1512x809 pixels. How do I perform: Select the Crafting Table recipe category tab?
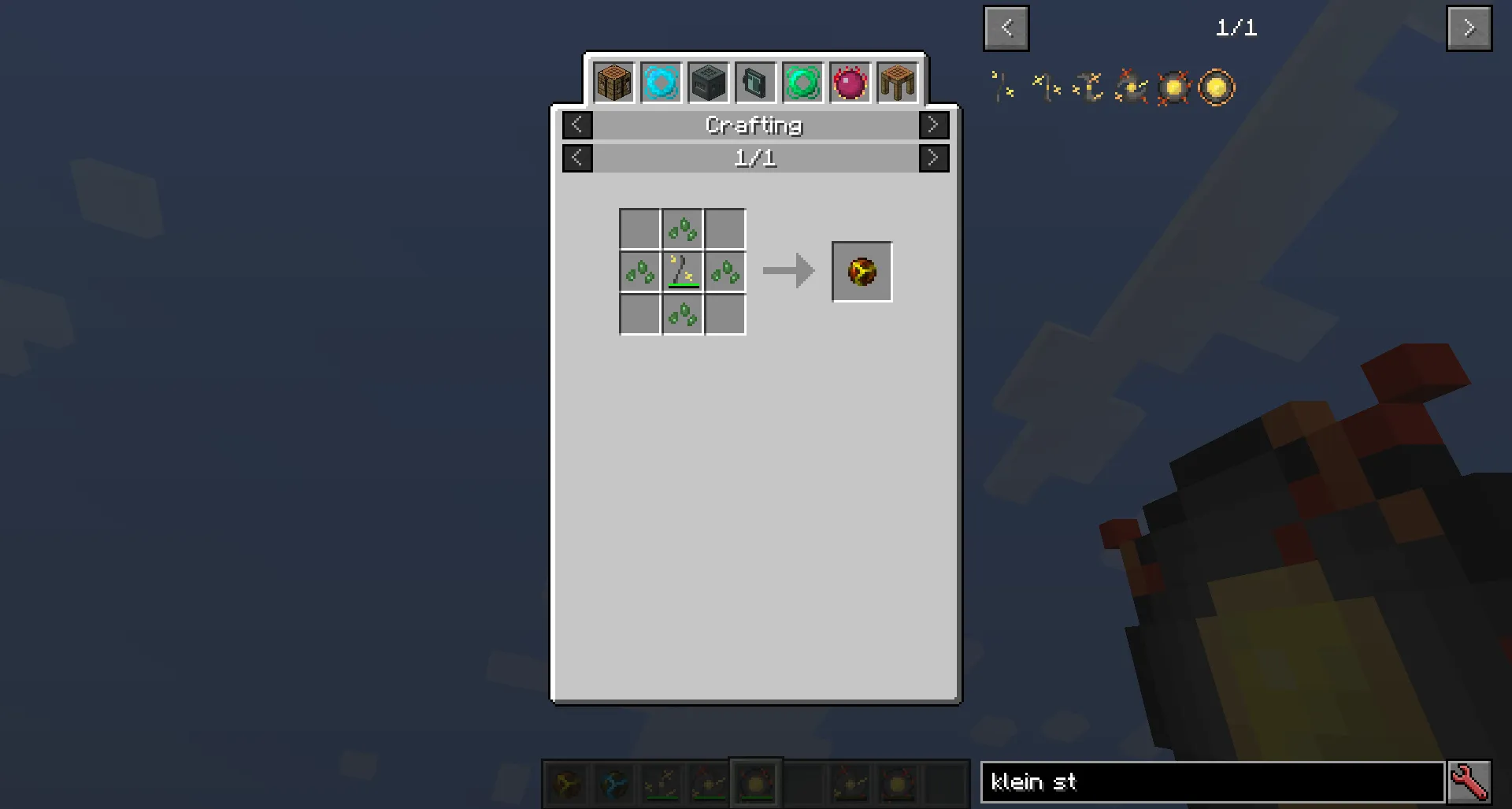point(613,81)
